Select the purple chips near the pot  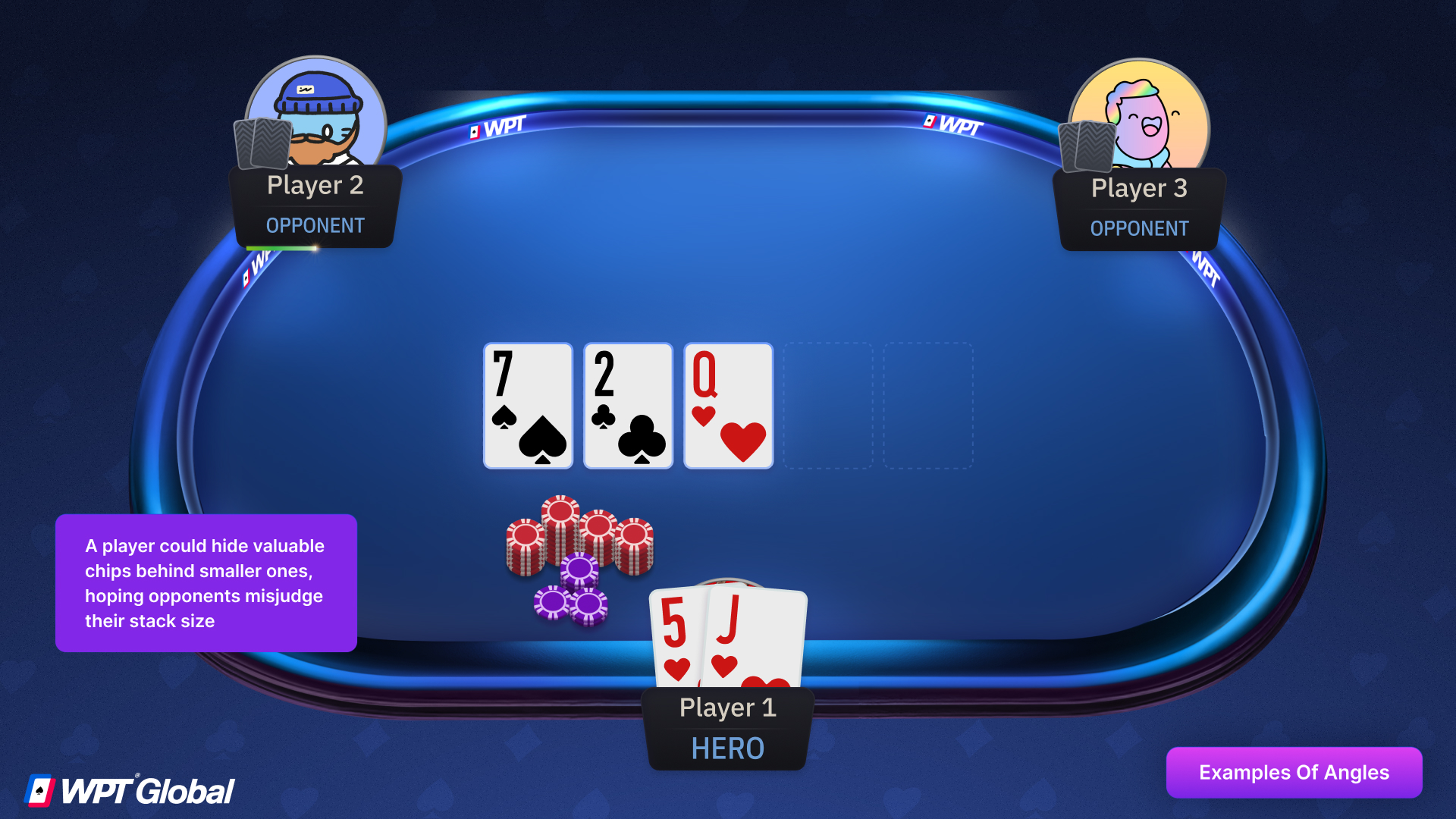point(573,599)
